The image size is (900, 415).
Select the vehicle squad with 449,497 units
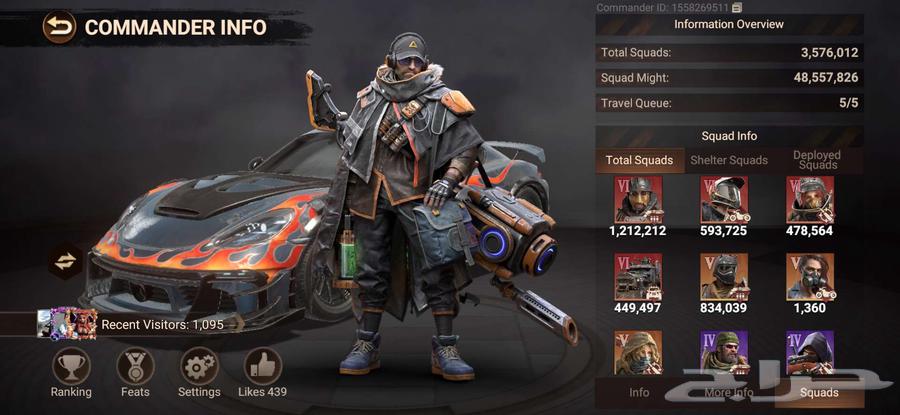639,277
